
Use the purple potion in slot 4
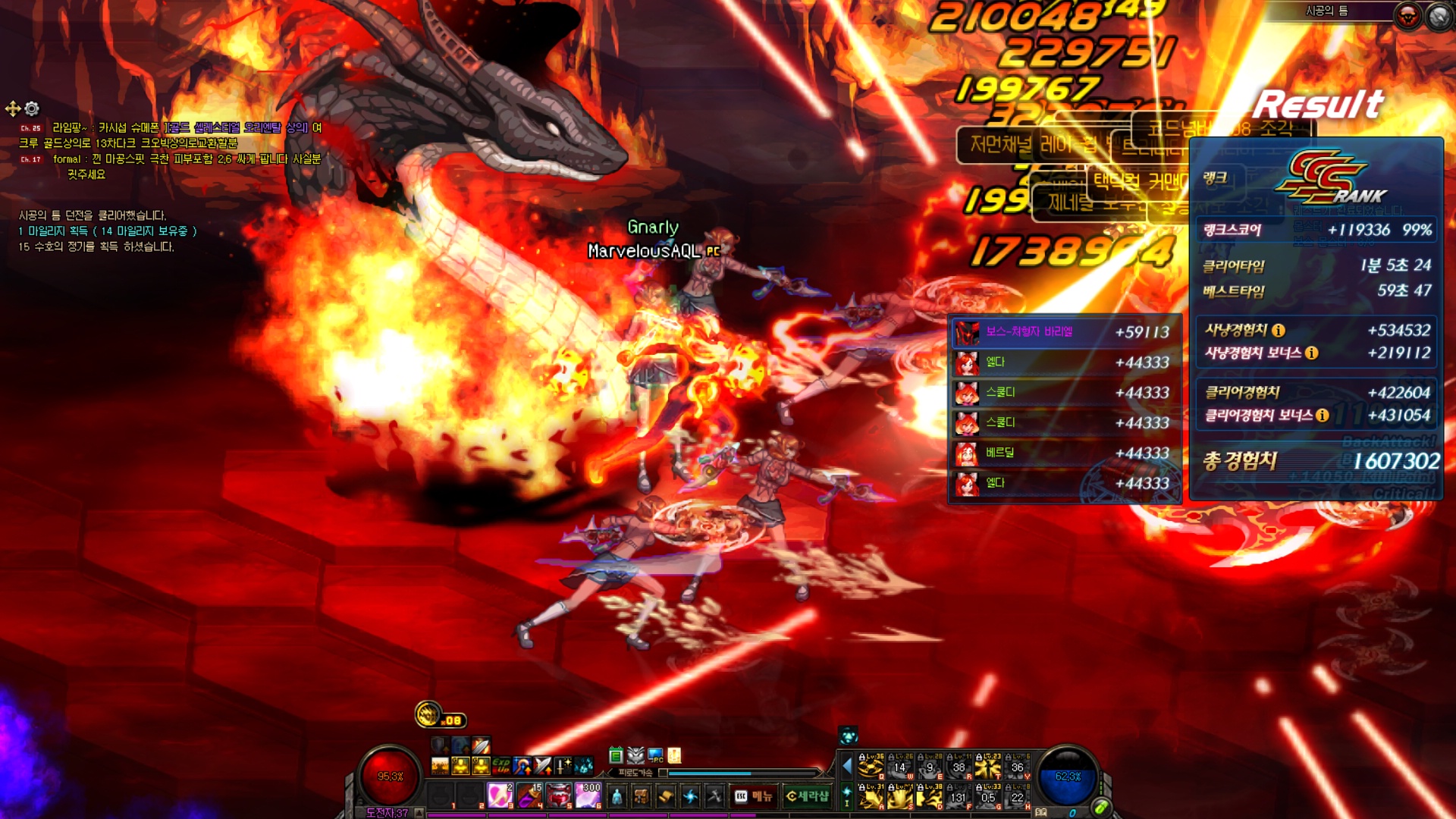[x=529, y=795]
